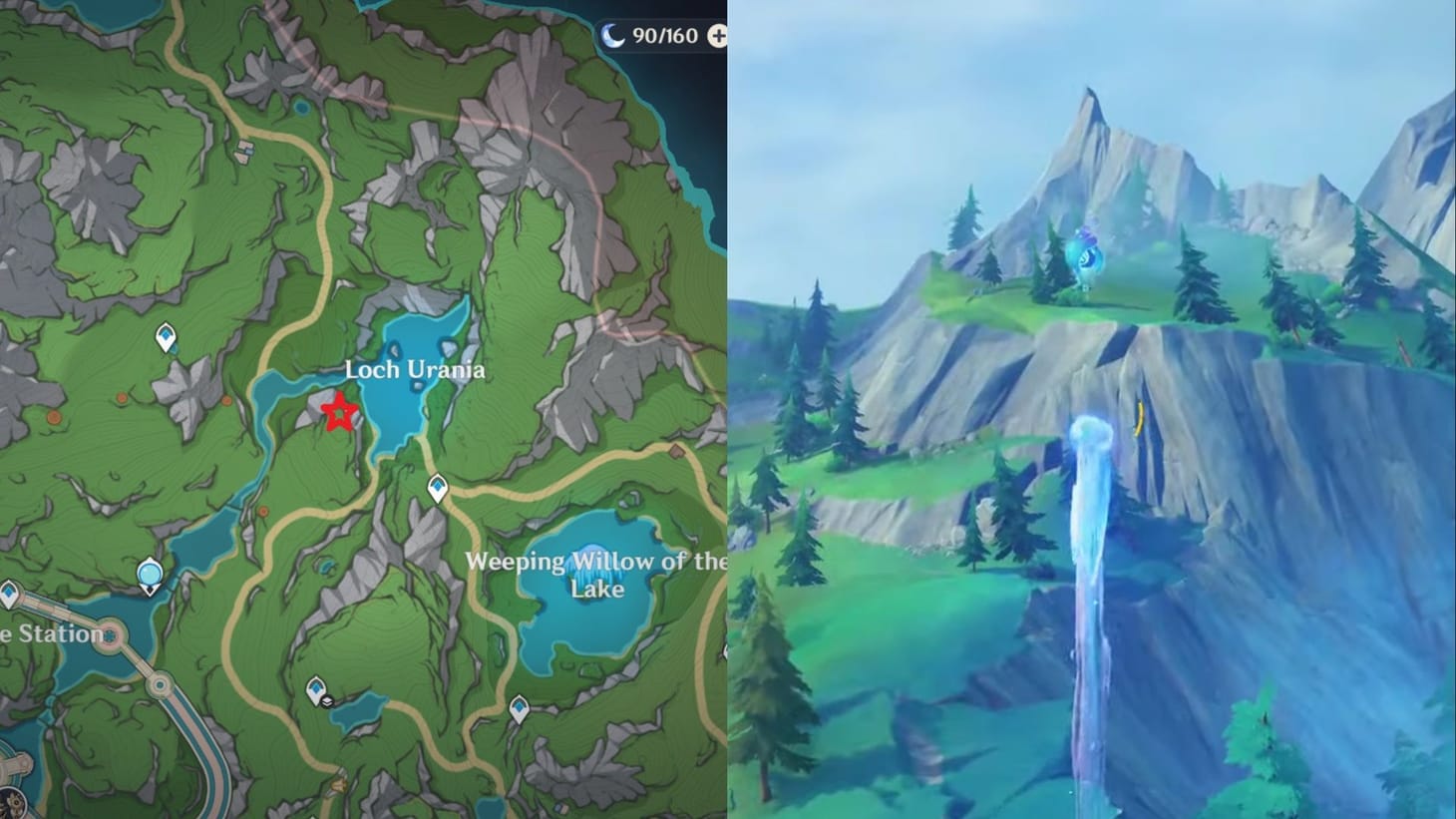Open the Loch Urania area label

(416, 369)
